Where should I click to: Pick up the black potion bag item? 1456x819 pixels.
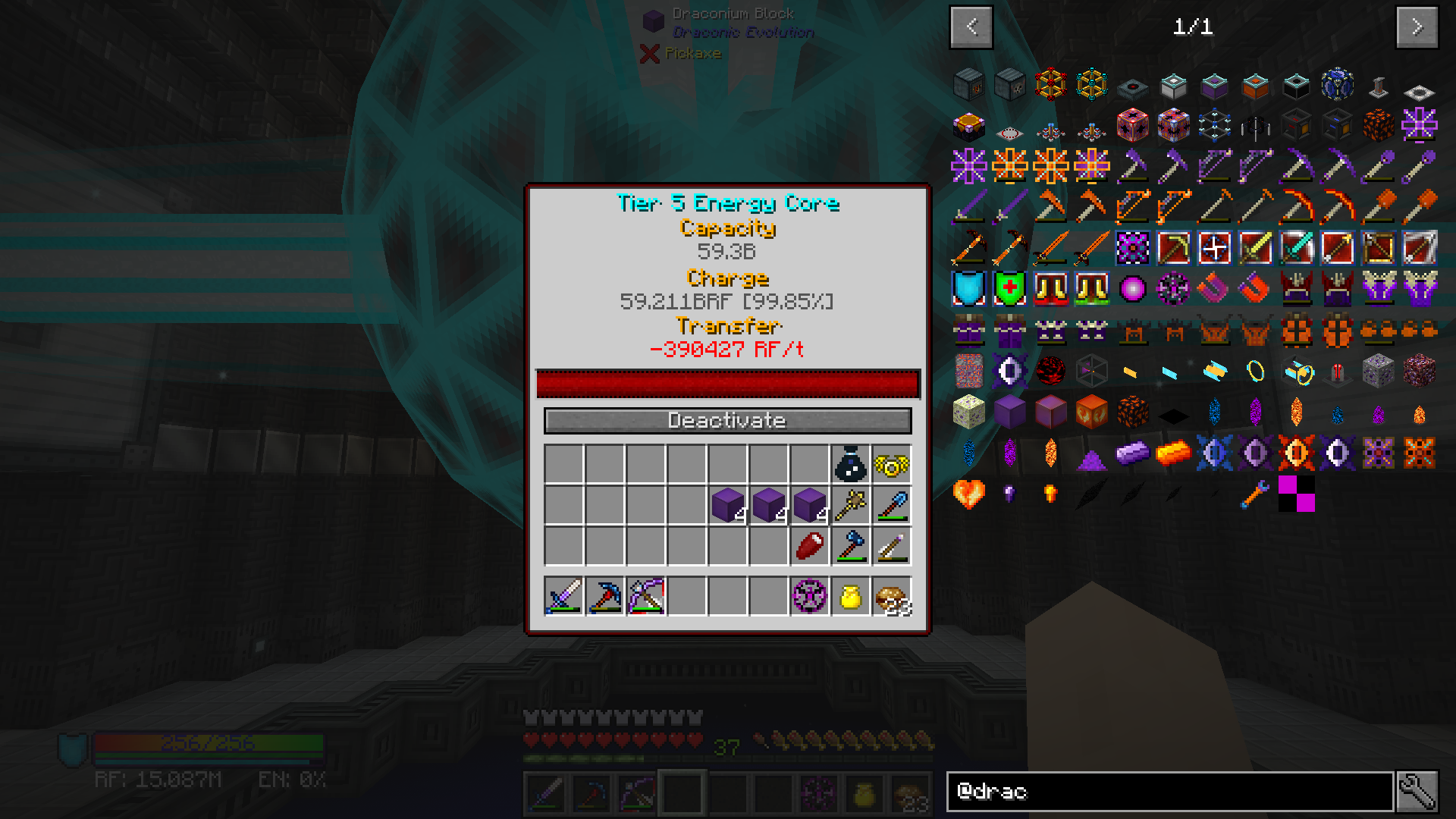point(851,464)
